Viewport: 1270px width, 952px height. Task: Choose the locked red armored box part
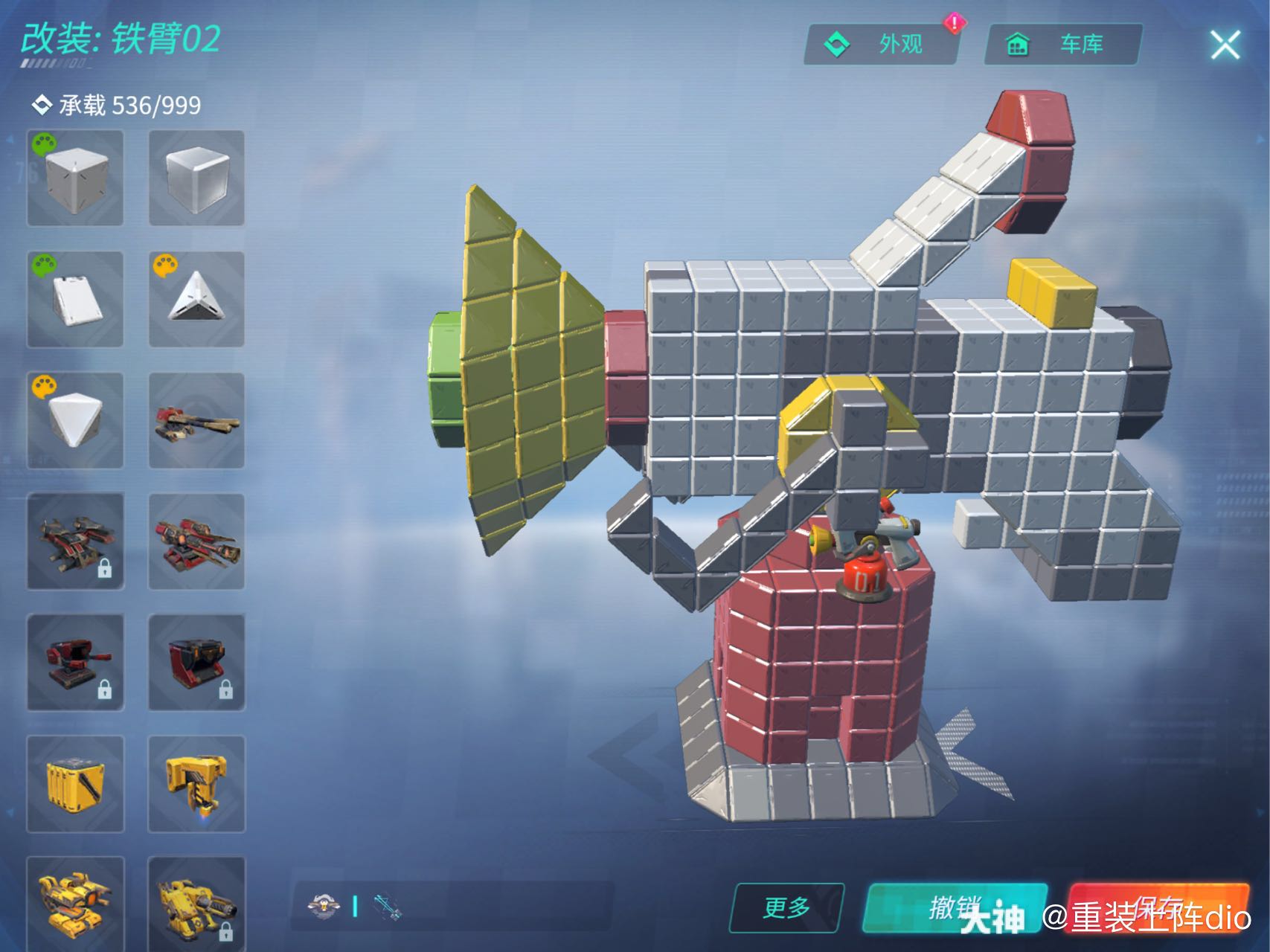point(196,663)
